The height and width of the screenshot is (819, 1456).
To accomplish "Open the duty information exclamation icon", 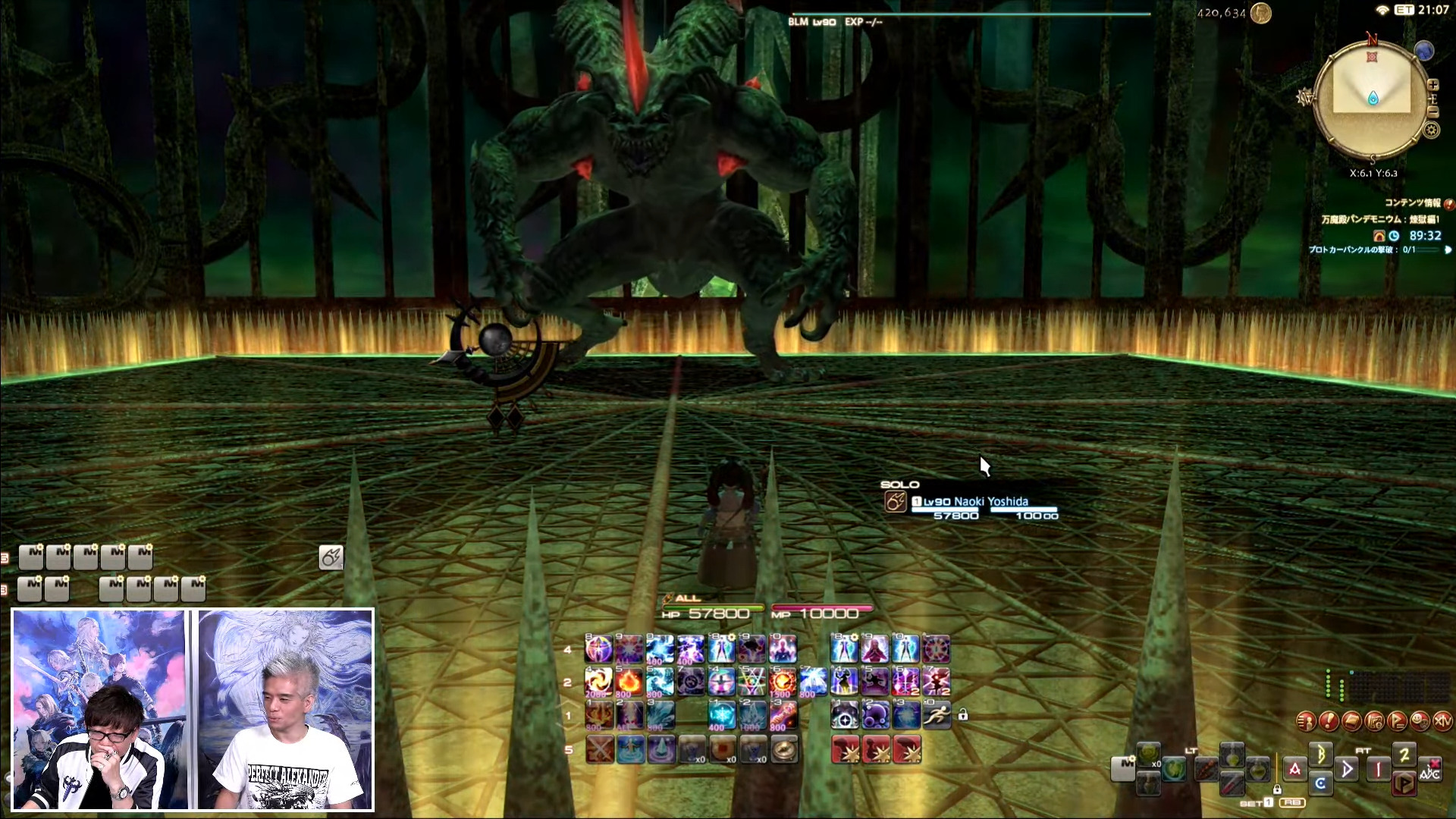I will 1448,203.
